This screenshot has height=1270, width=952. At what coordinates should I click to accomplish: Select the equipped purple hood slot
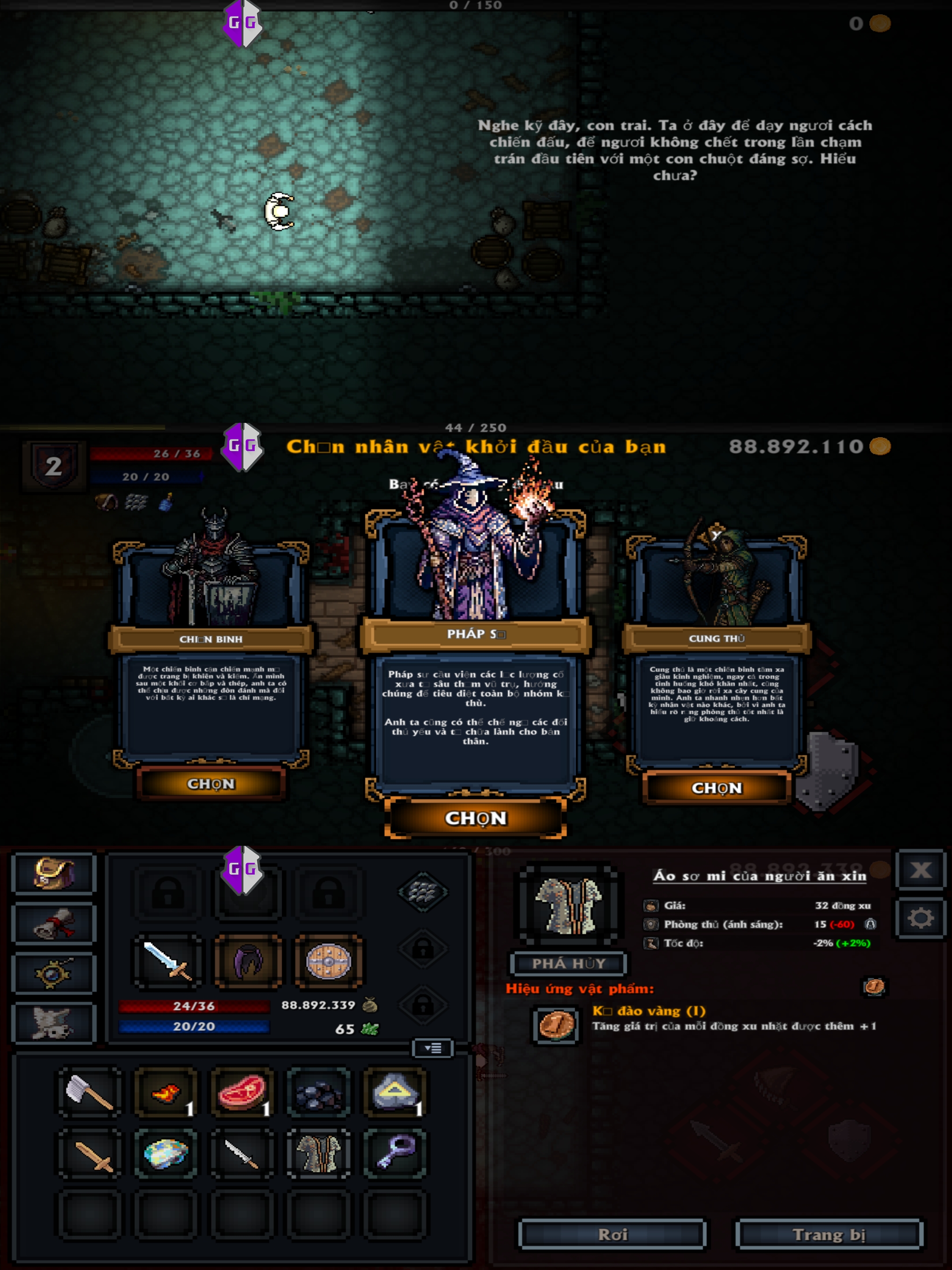click(248, 961)
